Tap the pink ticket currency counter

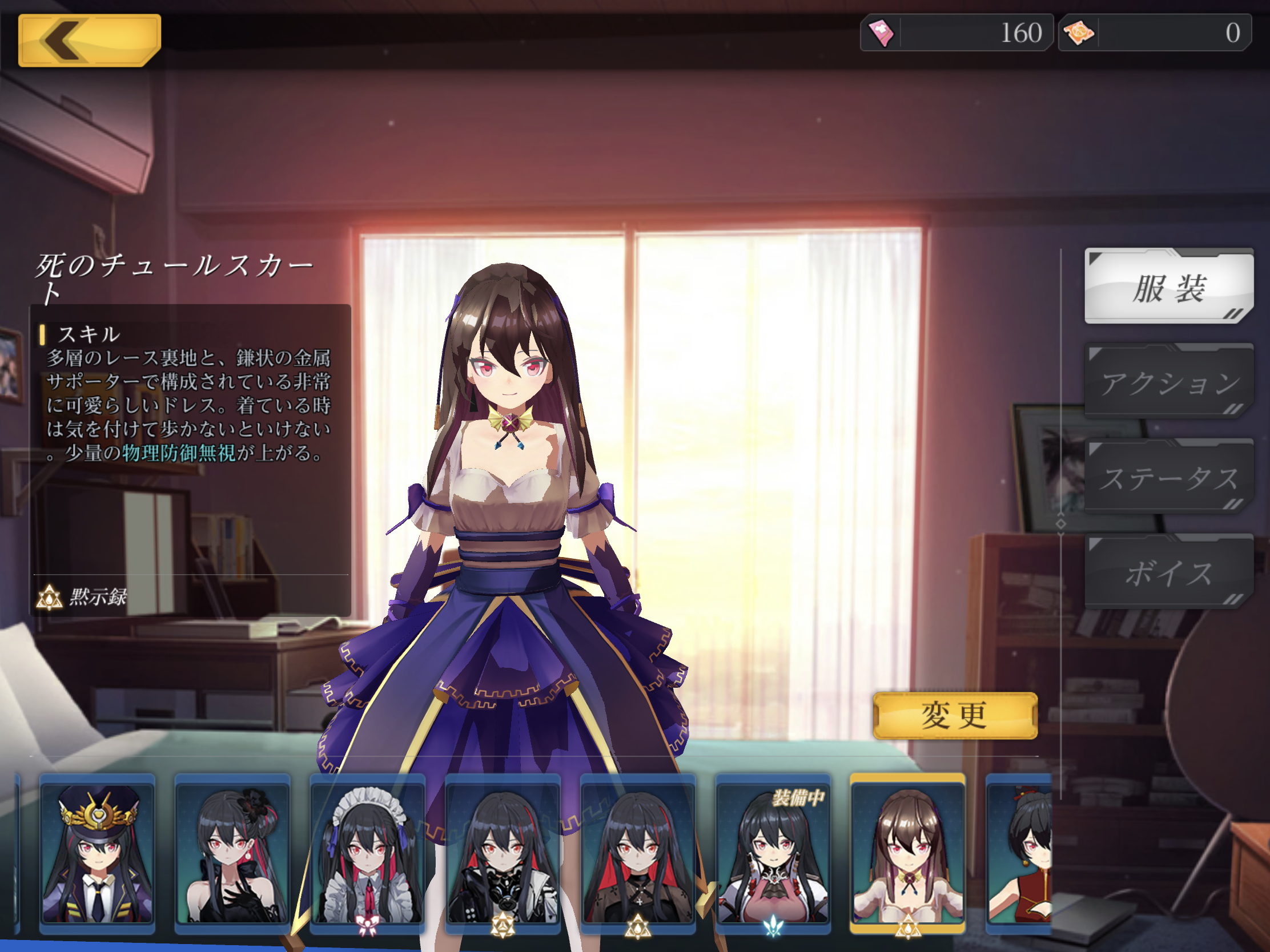click(x=956, y=33)
